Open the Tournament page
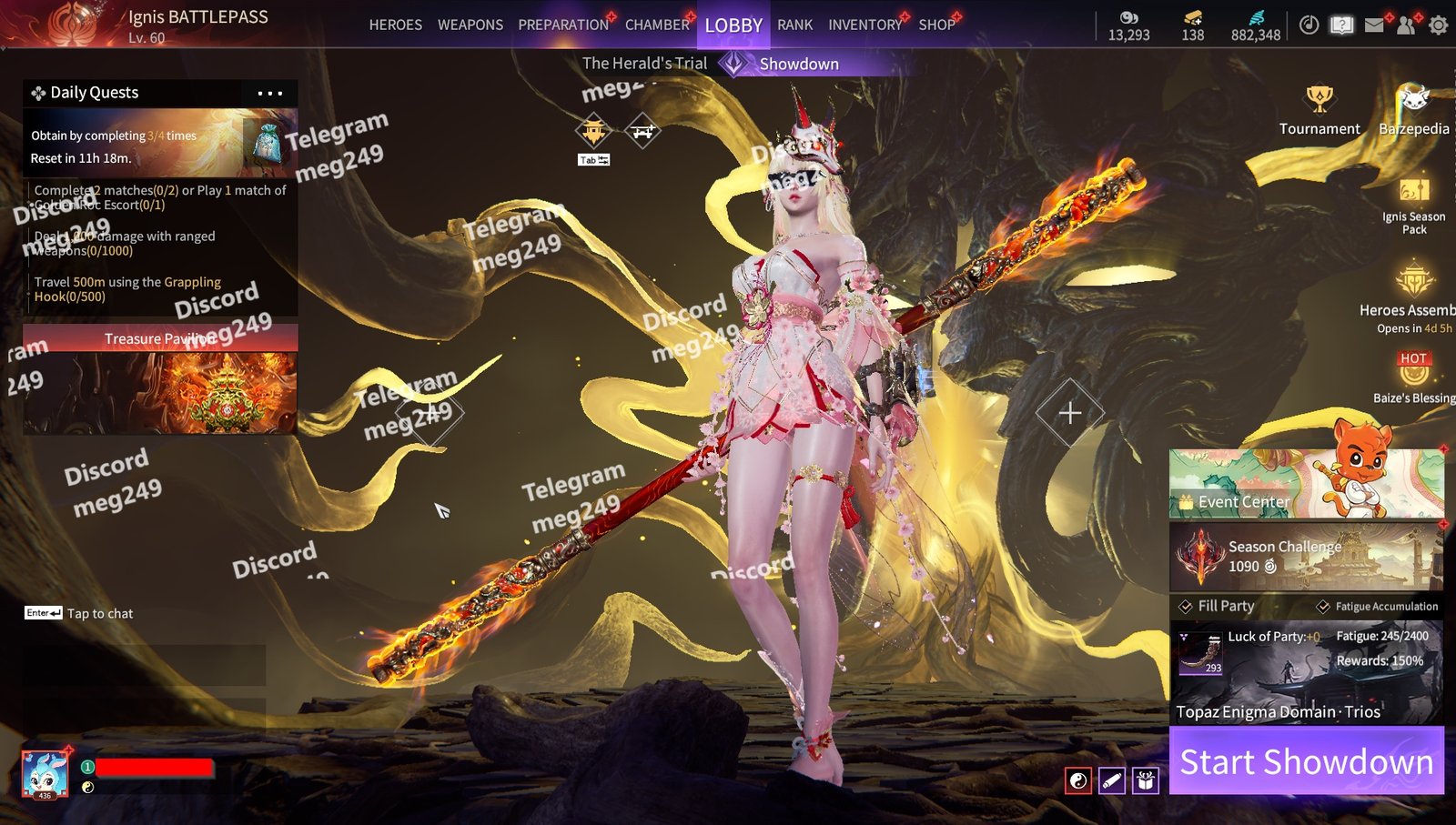This screenshot has height=825, width=1456. coord(1319,111)
